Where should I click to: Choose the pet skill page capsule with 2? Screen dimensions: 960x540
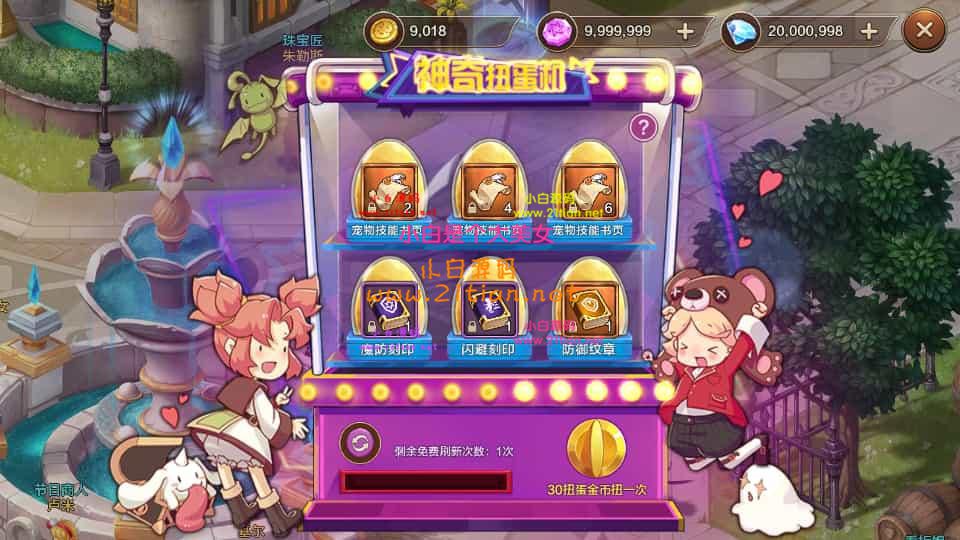point(388,187)
